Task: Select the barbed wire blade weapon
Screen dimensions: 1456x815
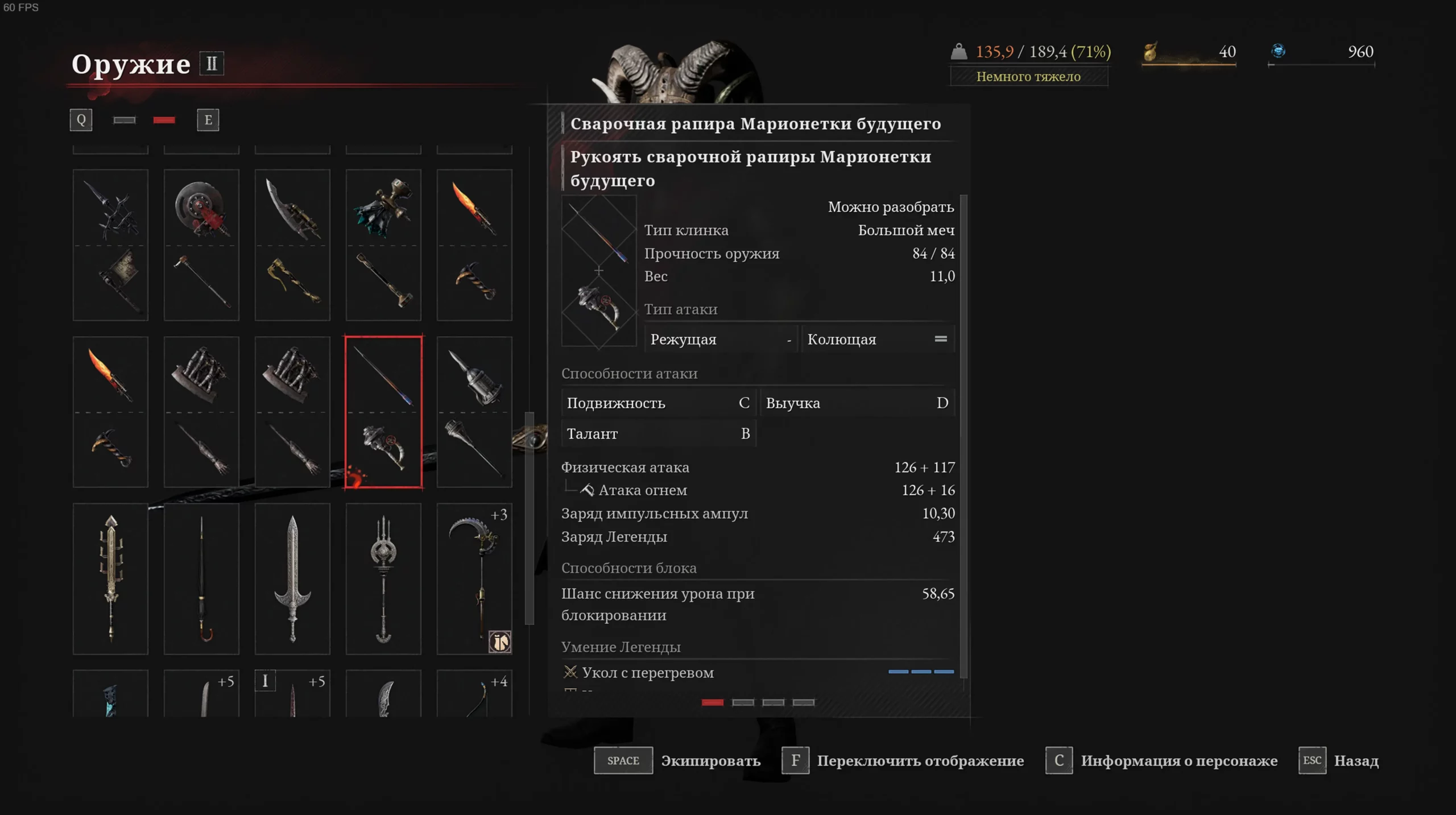Action: click(x=110, y=245)
